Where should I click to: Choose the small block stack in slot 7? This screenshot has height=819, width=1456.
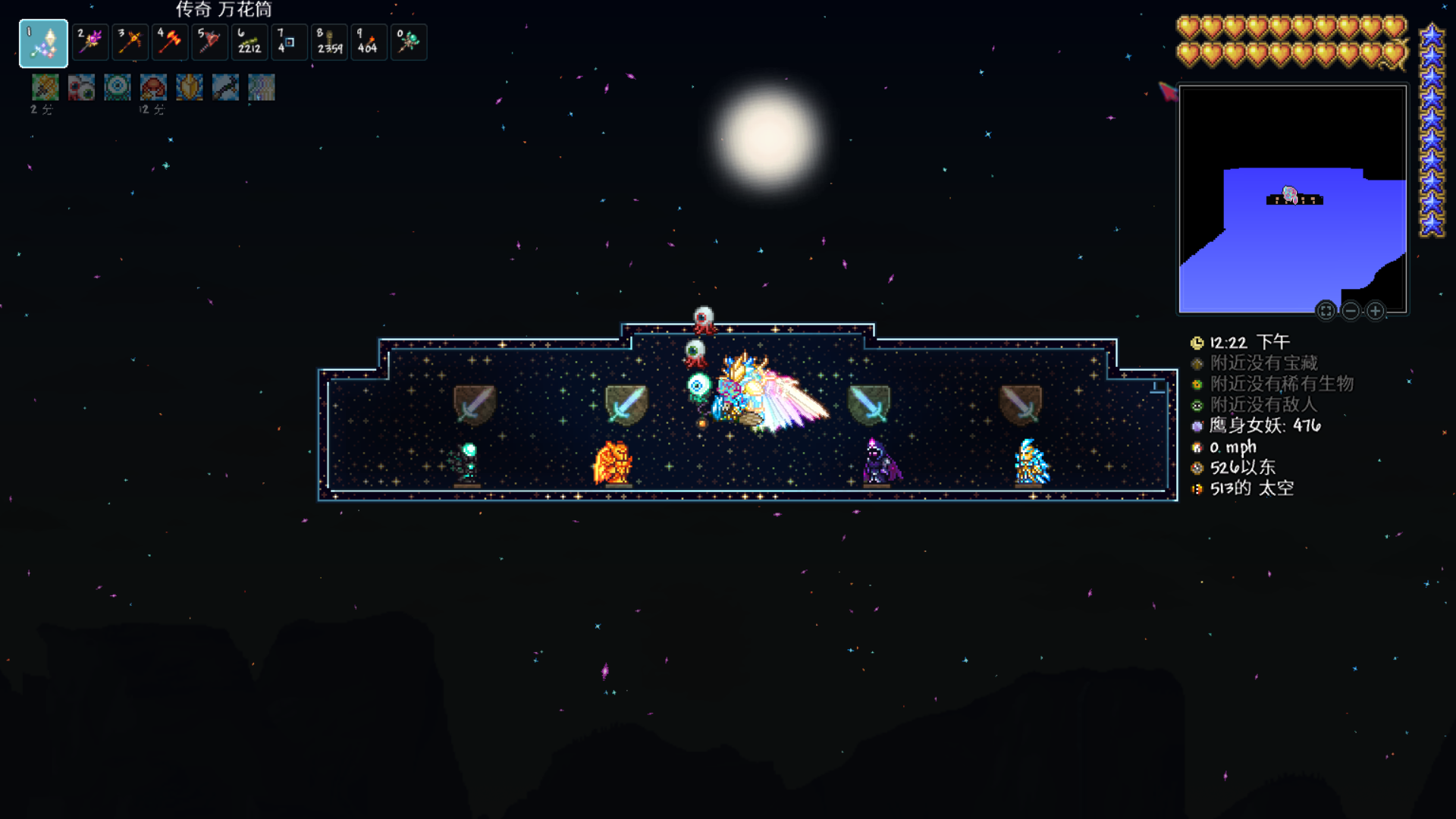(x=289, y=41)
